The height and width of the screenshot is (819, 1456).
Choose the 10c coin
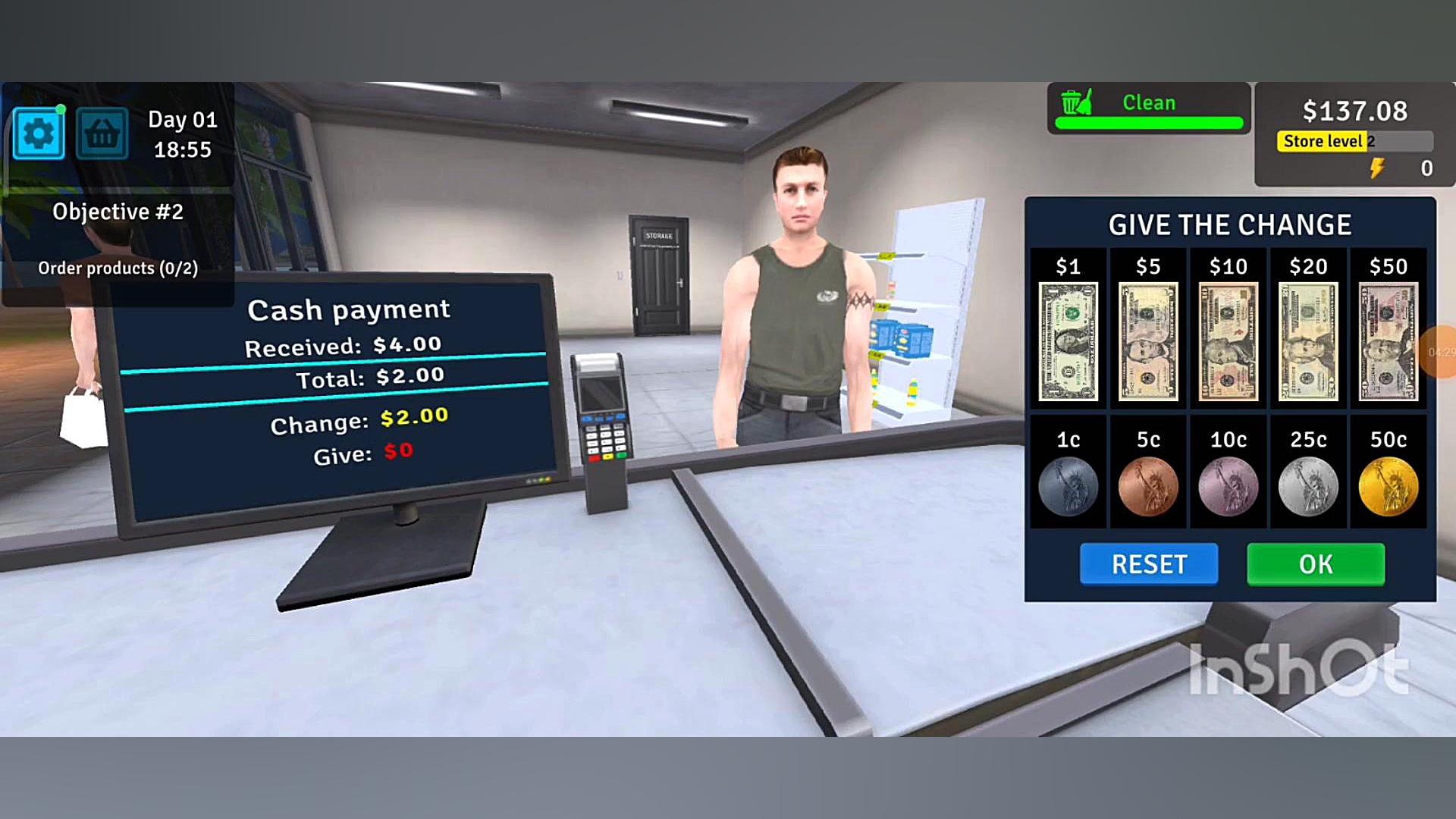click(1228, 486)
